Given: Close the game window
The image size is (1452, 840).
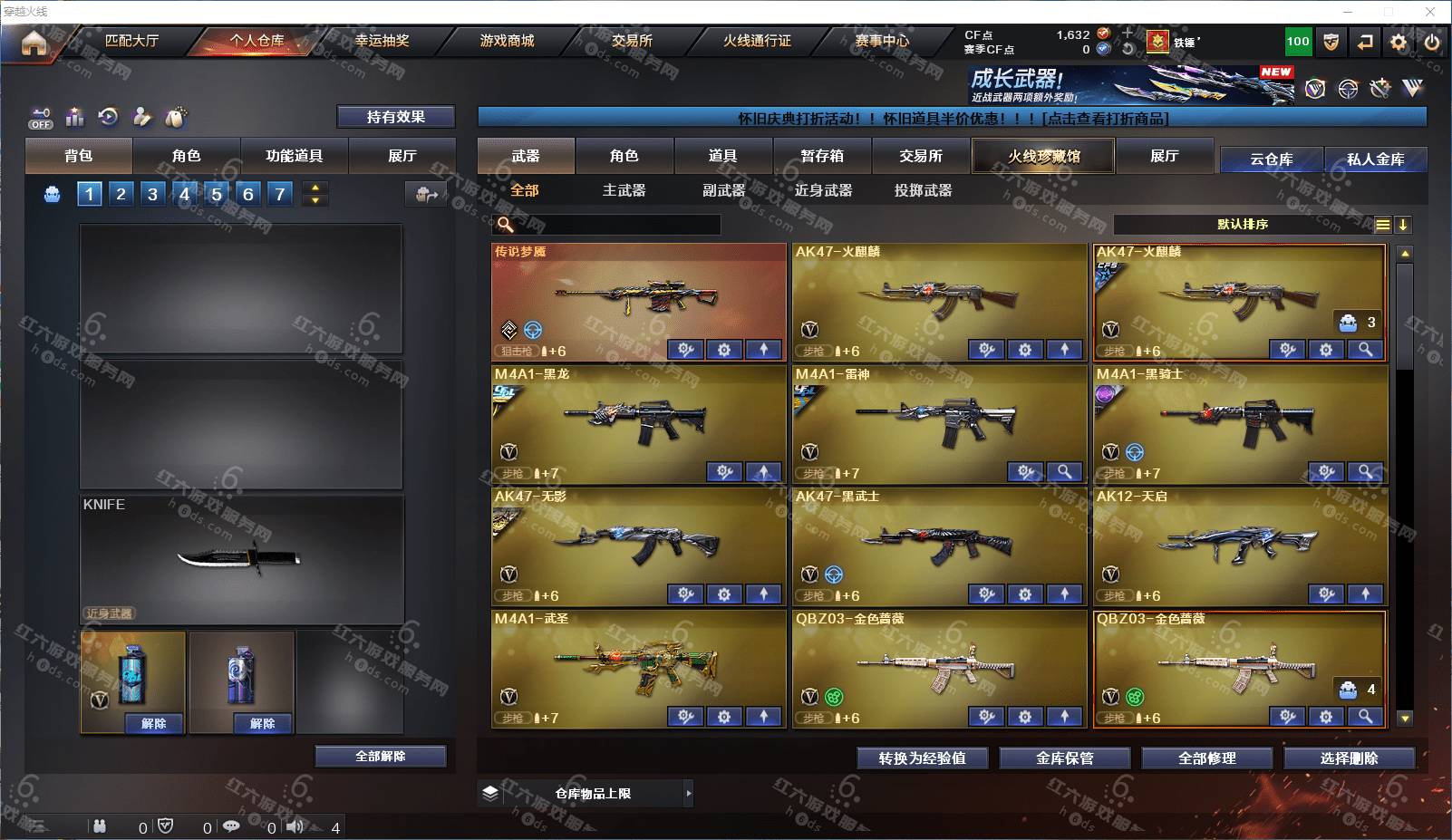Looking at the screenshot, I should tap(1430, 12).
